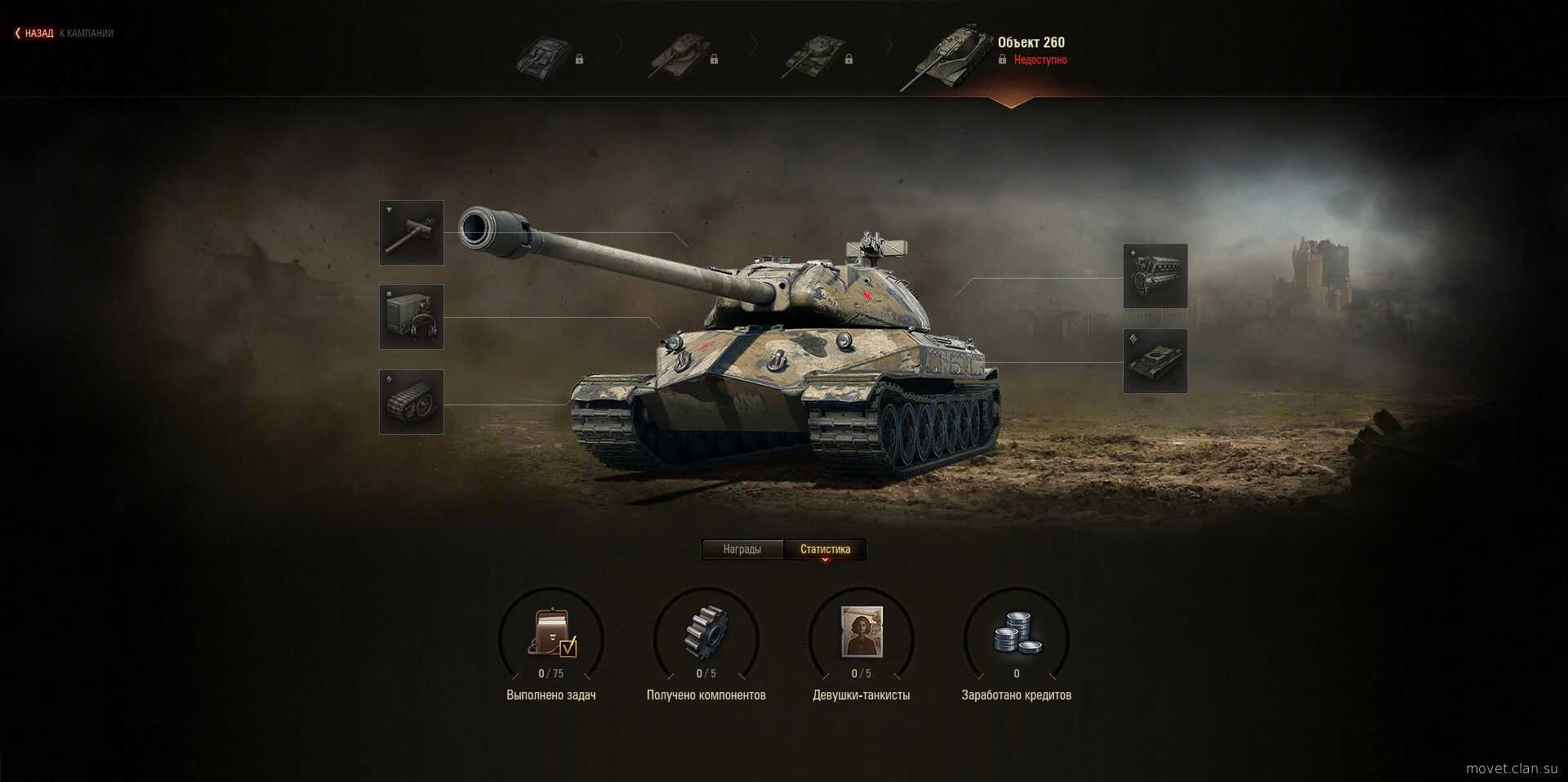Image resolution: width=1568 pixels, height=782 pixels.
Task: Select the radio with headphones component
Action: click(412, 317)
